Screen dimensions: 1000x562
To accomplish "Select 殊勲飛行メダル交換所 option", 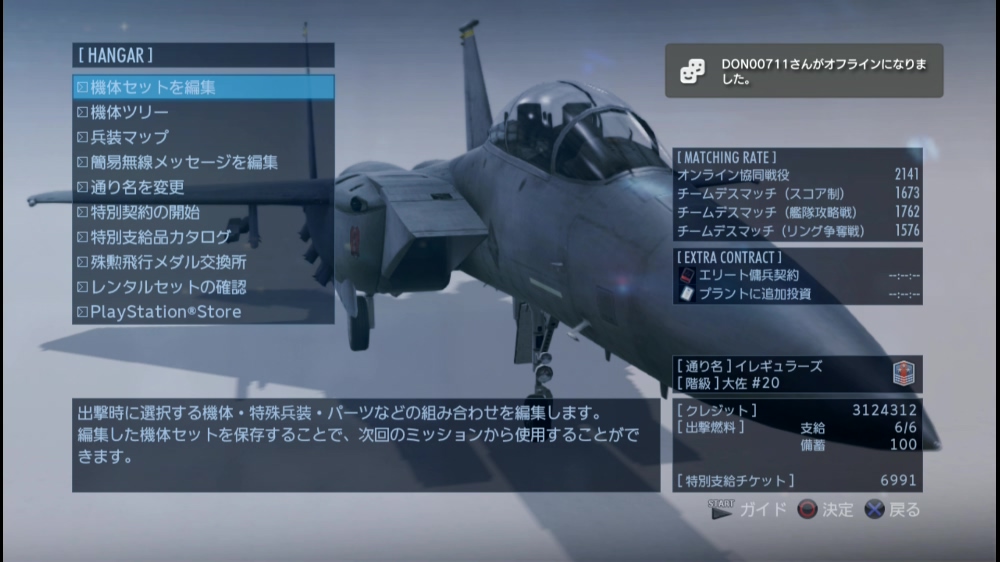I will pos(203,262).
